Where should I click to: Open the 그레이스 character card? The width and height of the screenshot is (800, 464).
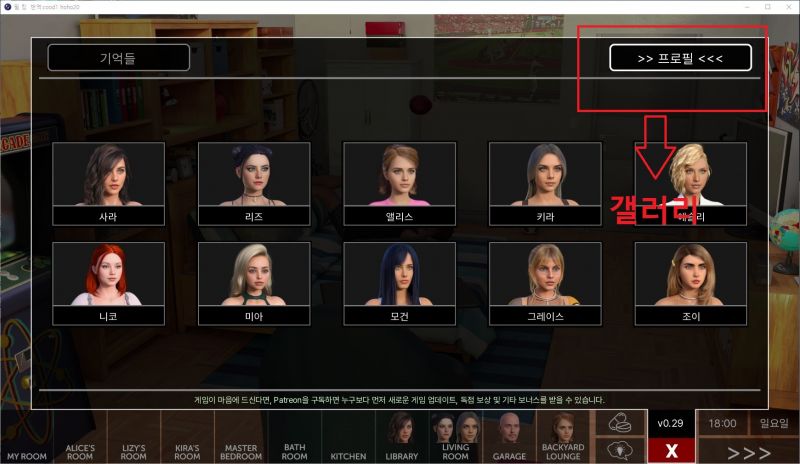[545, 283]
